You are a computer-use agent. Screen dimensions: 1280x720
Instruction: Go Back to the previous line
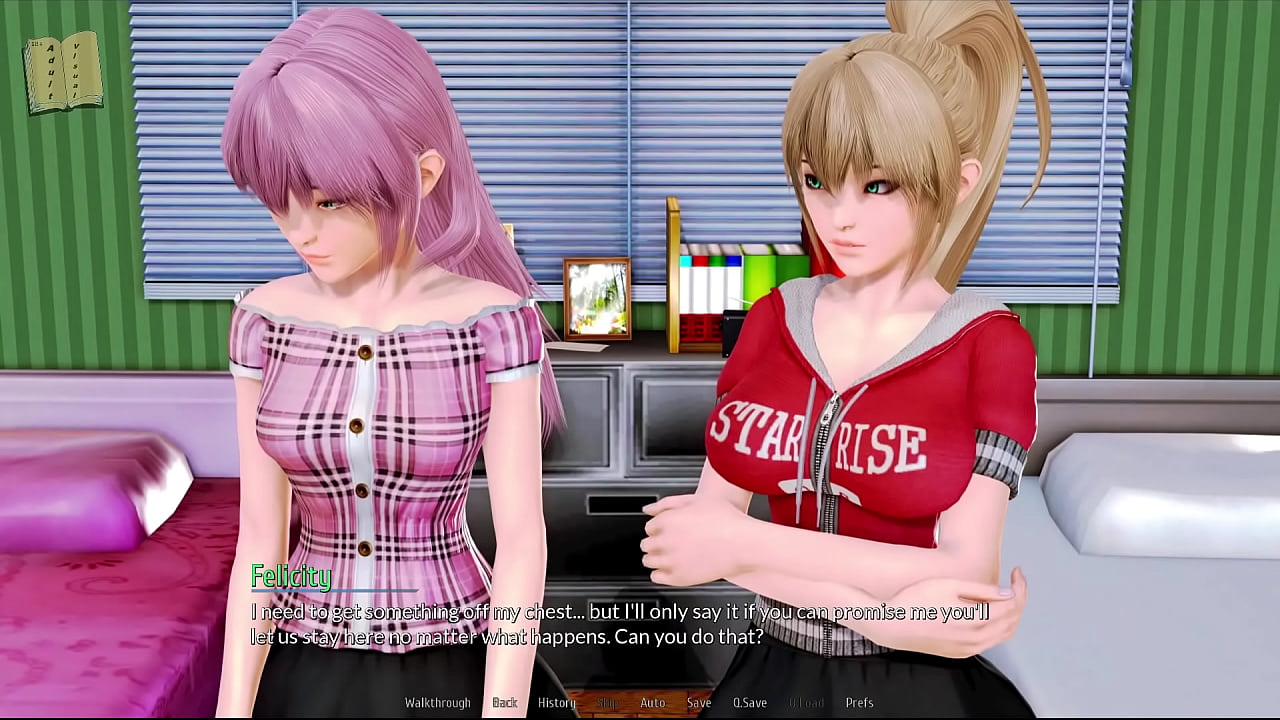[x=505, y=703]
